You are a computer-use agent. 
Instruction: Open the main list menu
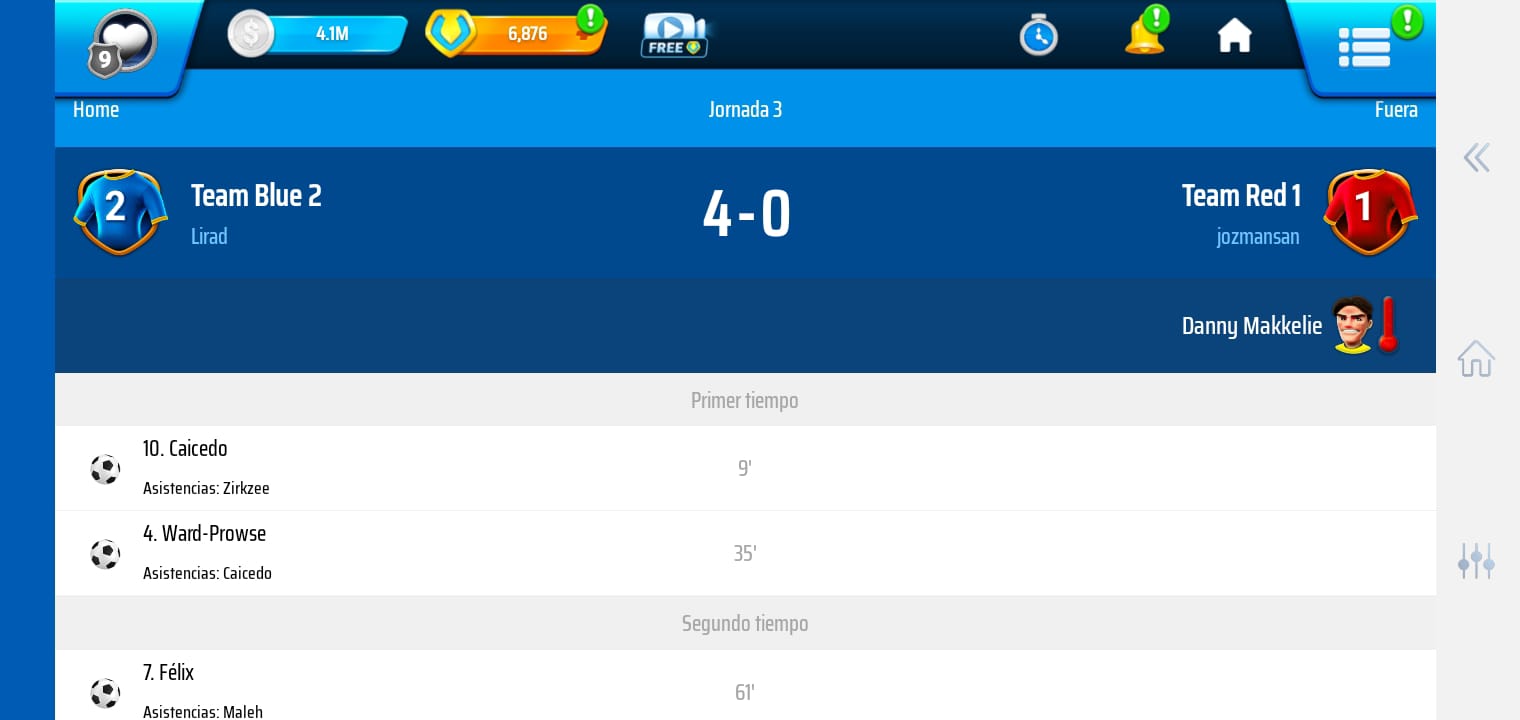[x=1364, y=46]
